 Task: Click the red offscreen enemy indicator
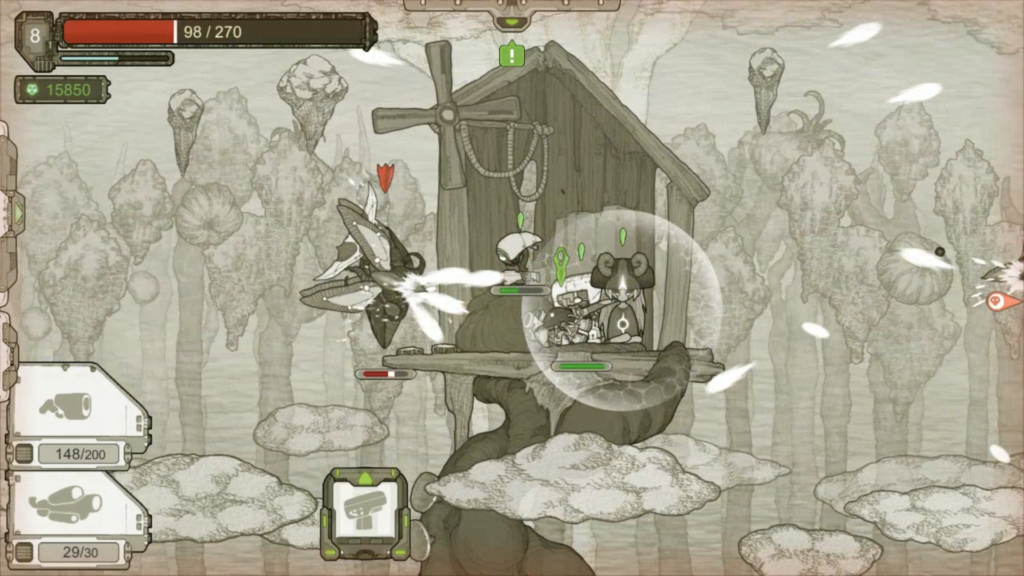click(x=1001, y=300)
